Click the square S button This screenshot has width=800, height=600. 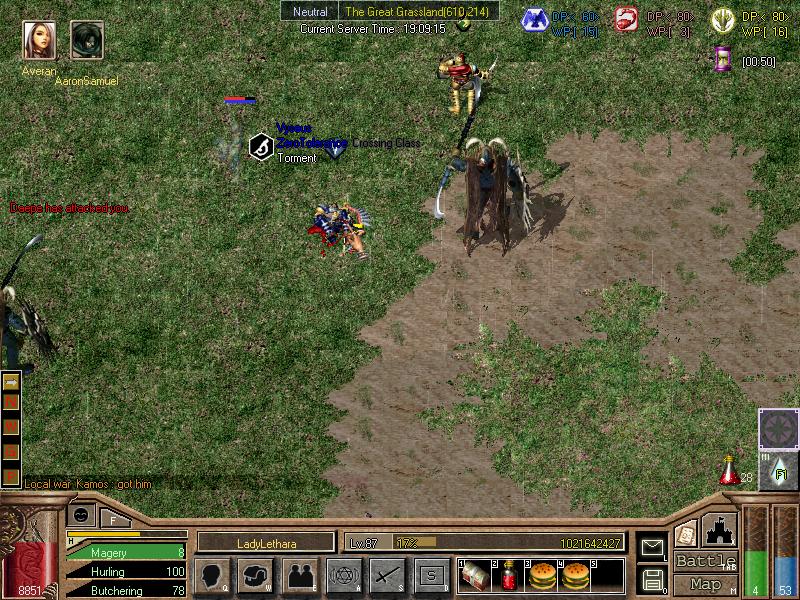pos(432,575)
